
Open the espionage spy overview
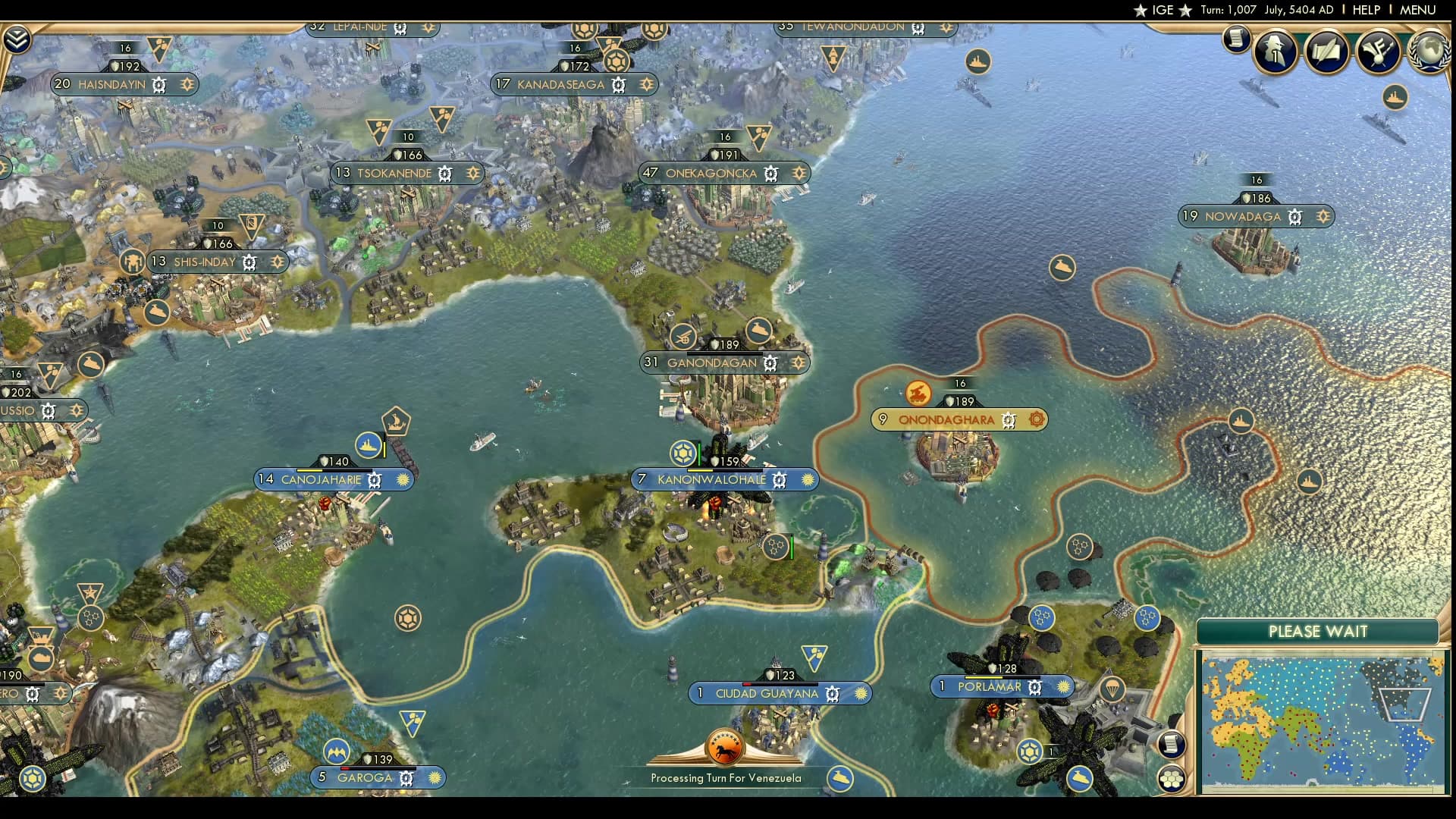[x=1276, y=51]
